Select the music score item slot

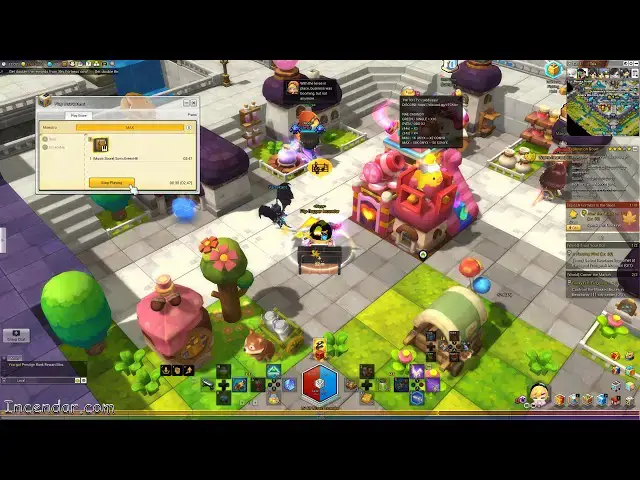point(101,145)
